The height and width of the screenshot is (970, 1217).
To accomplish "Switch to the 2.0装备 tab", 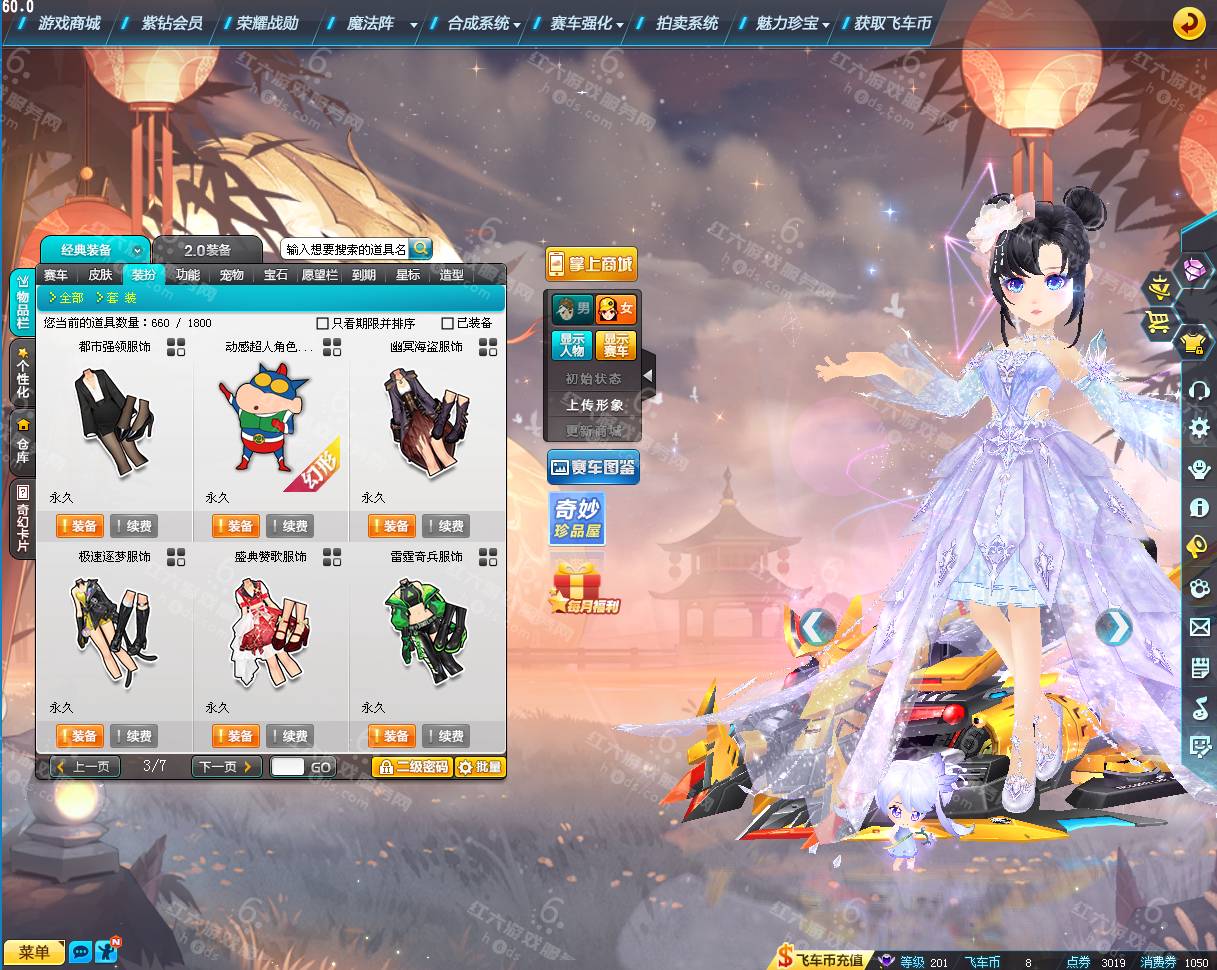I will click(x=207, y=250).
